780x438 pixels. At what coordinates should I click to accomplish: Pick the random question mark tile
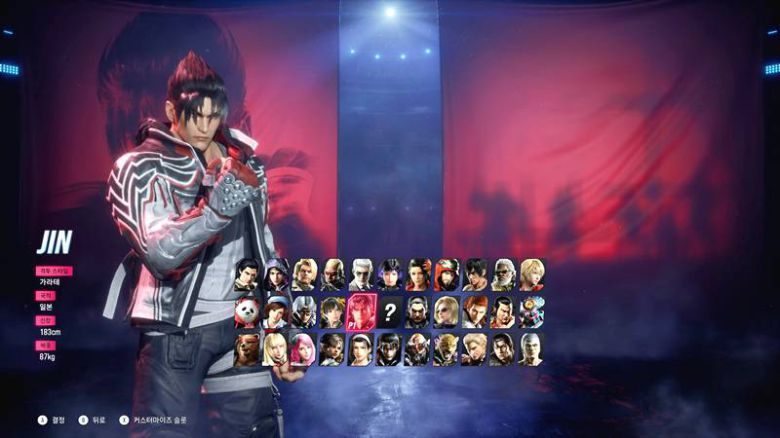point(390,312)
